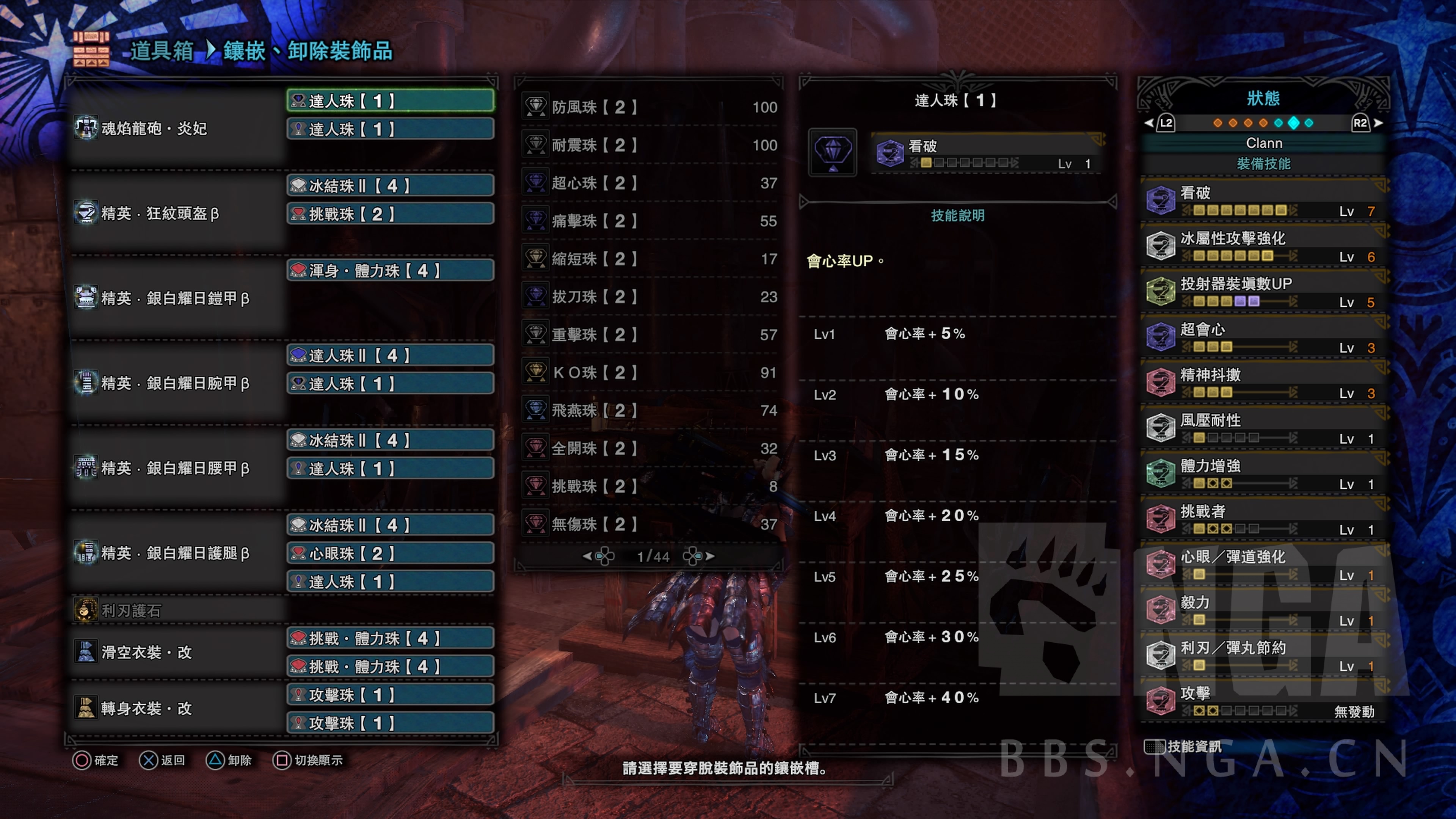
Task: Pick the 超心珠【2】 decoration
Action: click(x=650, y=182)
